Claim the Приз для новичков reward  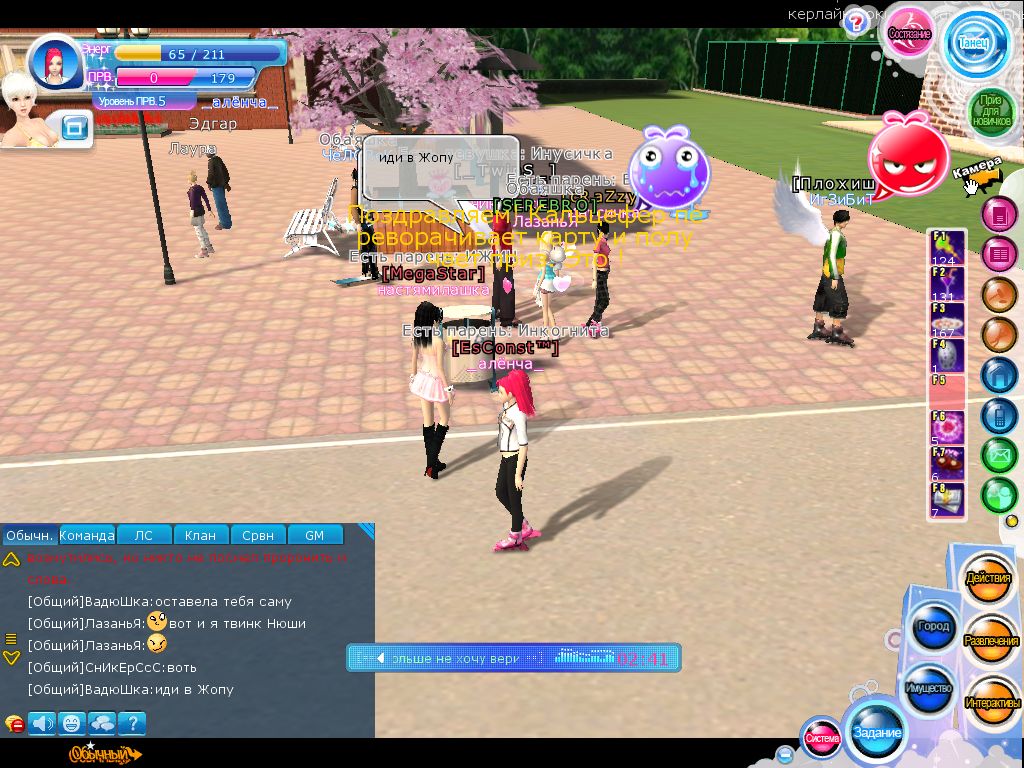click(x=988, y=110)
